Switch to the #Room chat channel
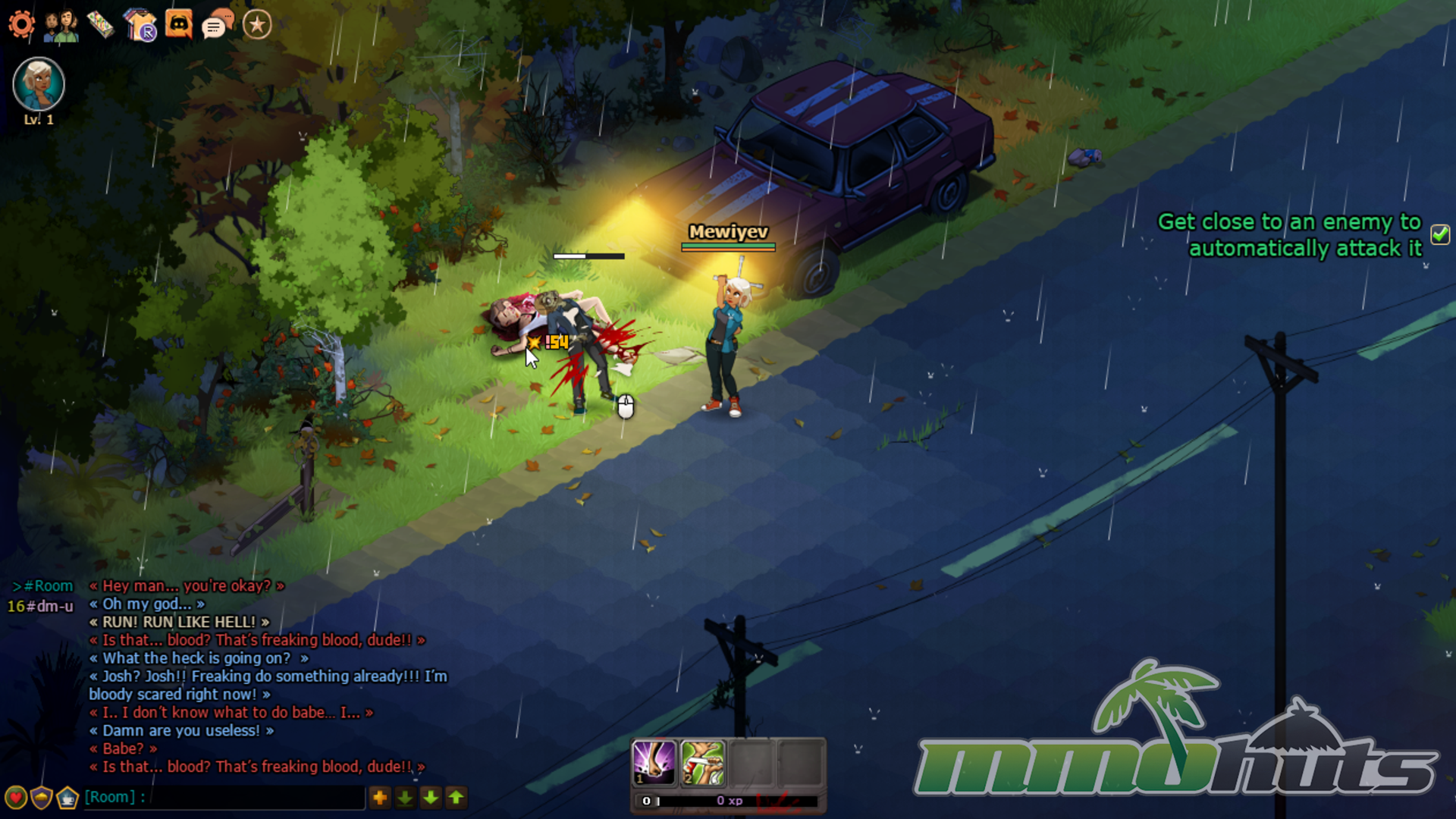This screenshot has height=819, width=1456. pyautogui.click(x=48, y=586)
